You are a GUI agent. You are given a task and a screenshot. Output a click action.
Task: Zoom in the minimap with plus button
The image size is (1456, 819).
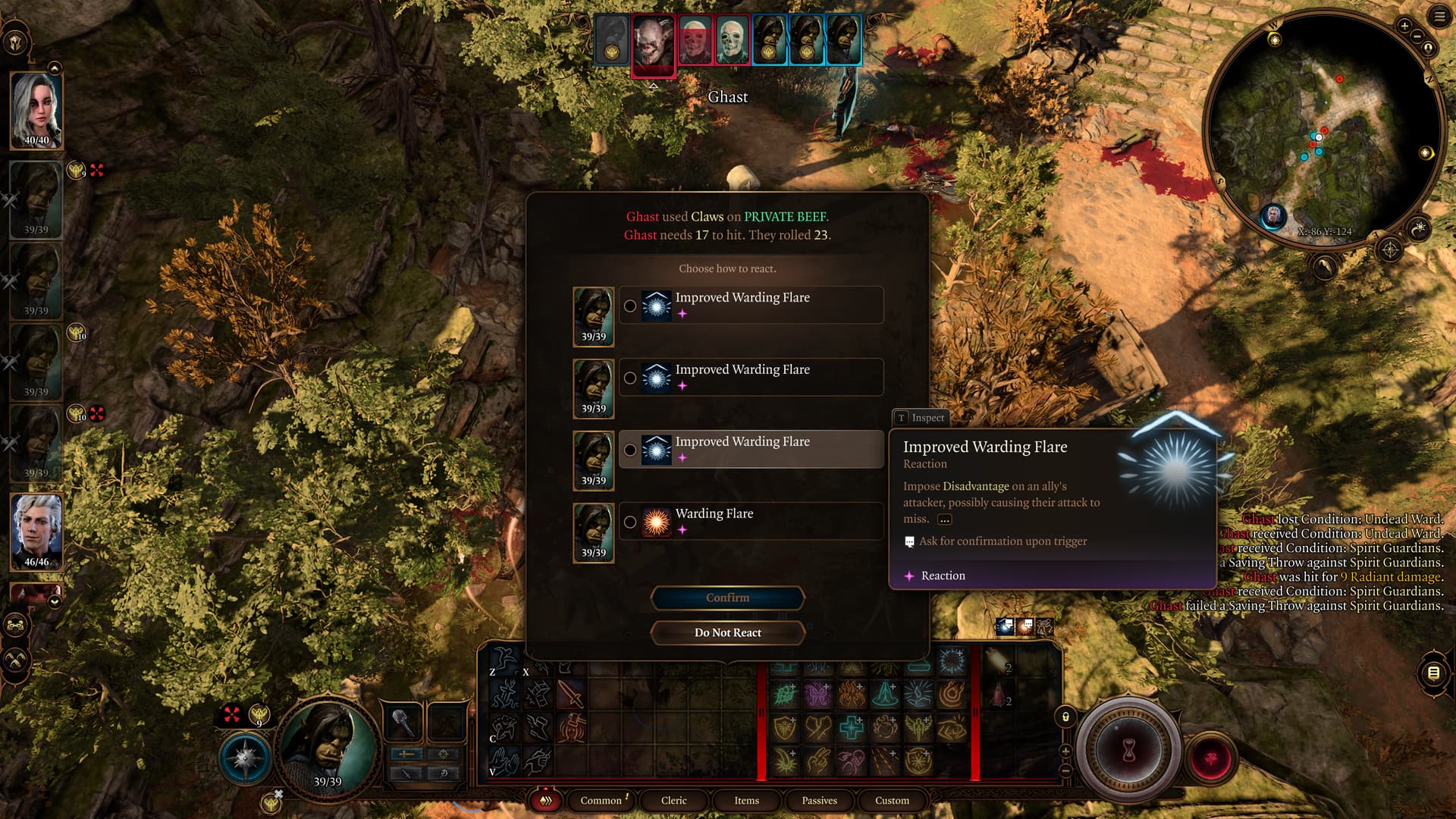pyautogui.click(x=1404, y=26)
